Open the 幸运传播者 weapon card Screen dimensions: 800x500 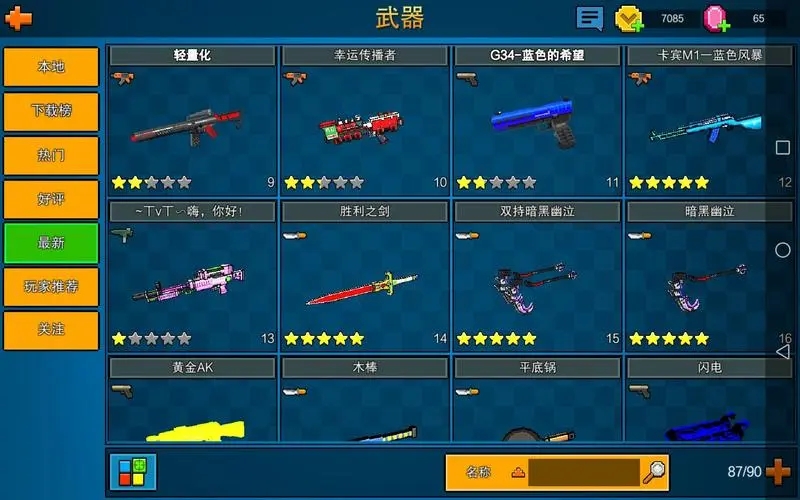coord(364,120)
